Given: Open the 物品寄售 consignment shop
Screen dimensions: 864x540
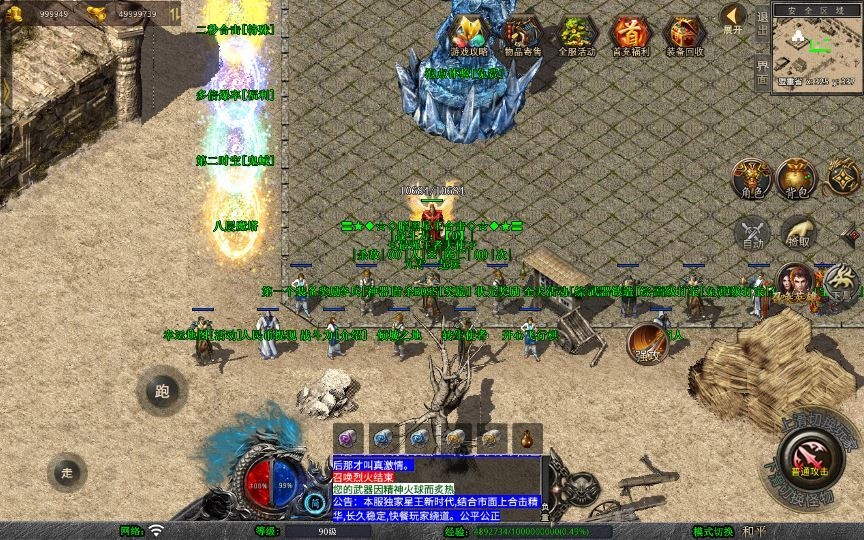Looking at the screenshot, I should pyautogui.click(x=522, y=36).
